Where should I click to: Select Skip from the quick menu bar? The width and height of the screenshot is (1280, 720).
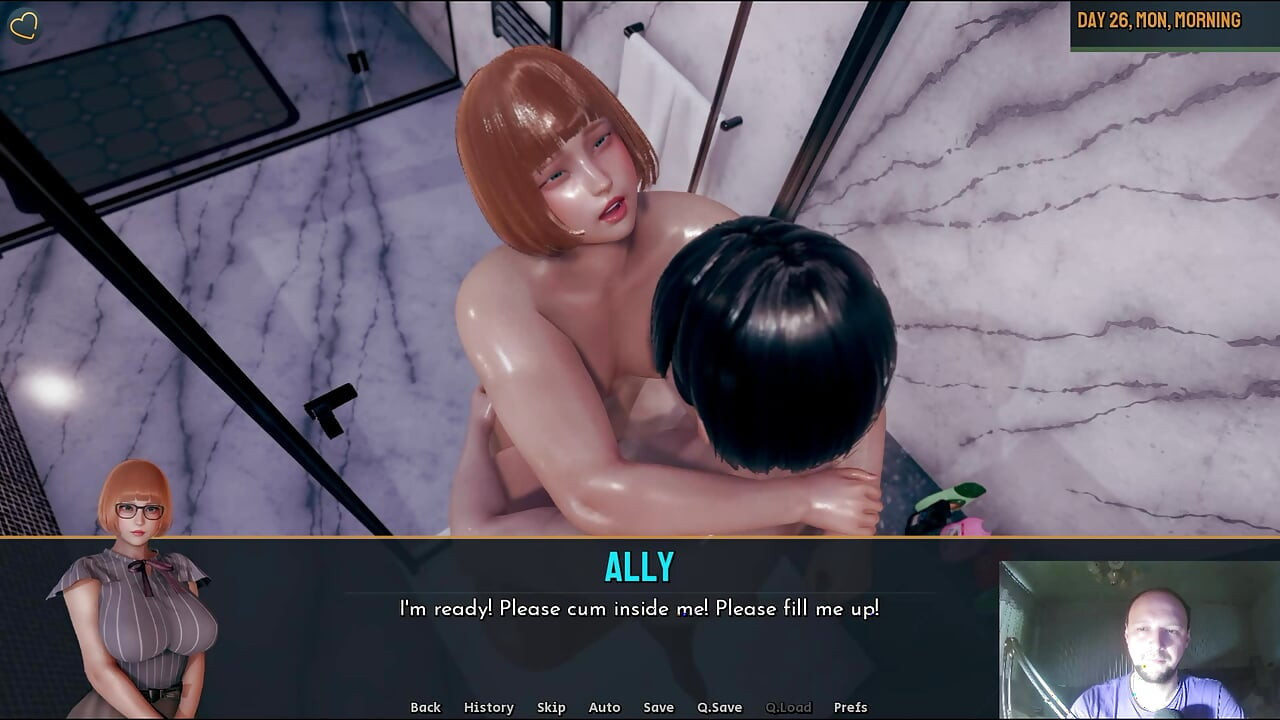click(x=552, y=707)
